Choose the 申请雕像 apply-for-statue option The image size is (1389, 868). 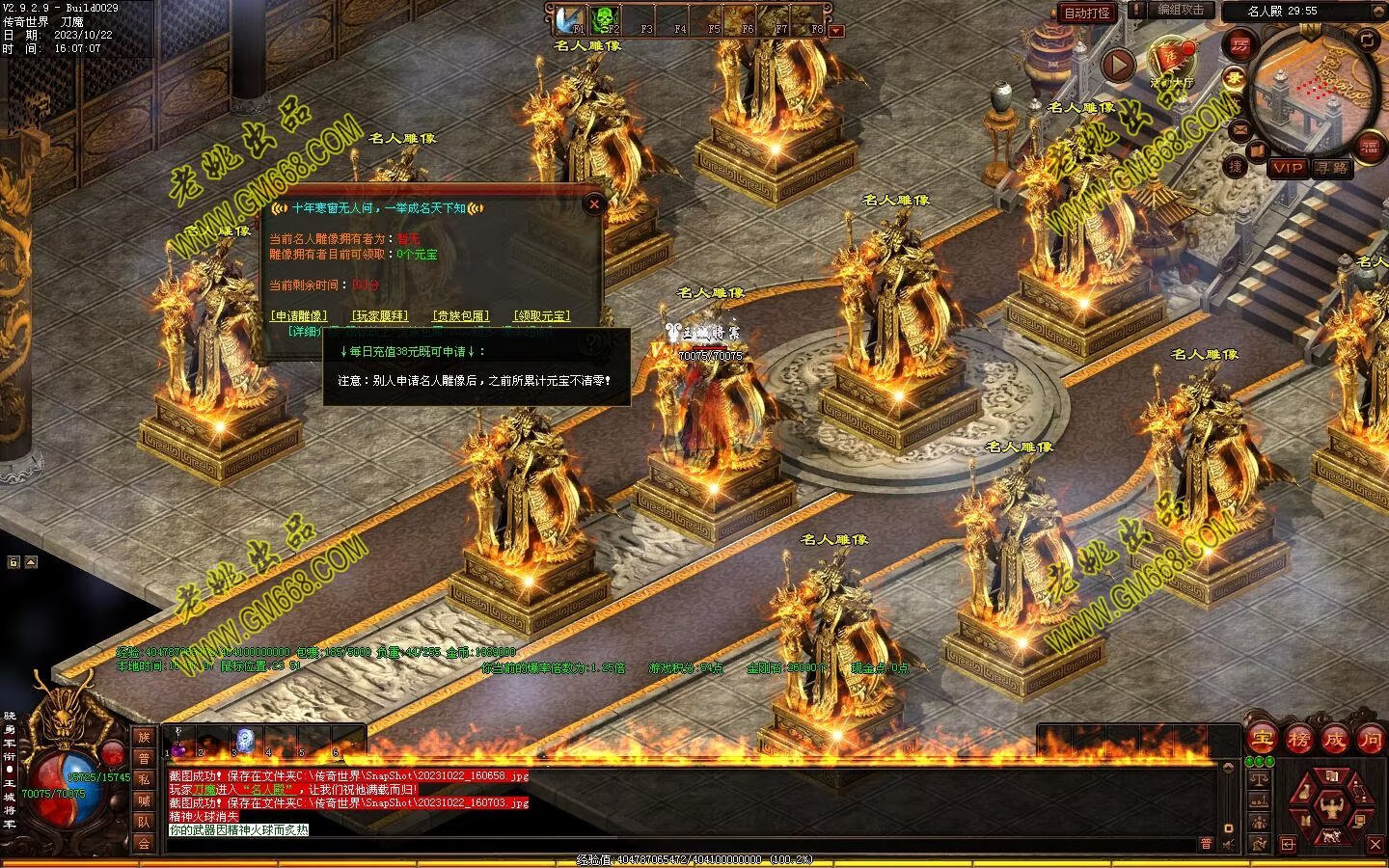coord(298,315)
